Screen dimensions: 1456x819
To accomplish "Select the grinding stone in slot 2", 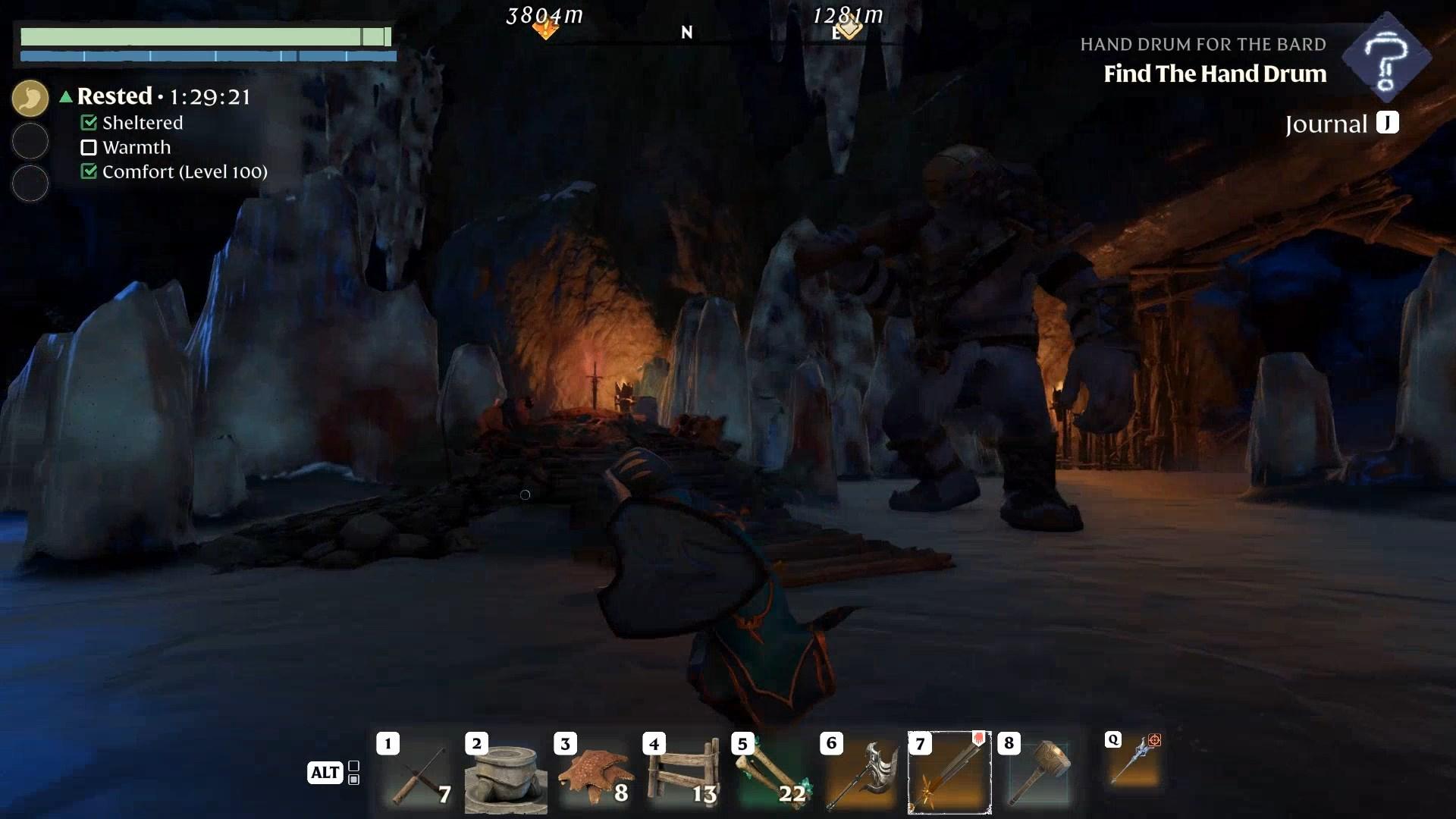I will pos(506,773).
